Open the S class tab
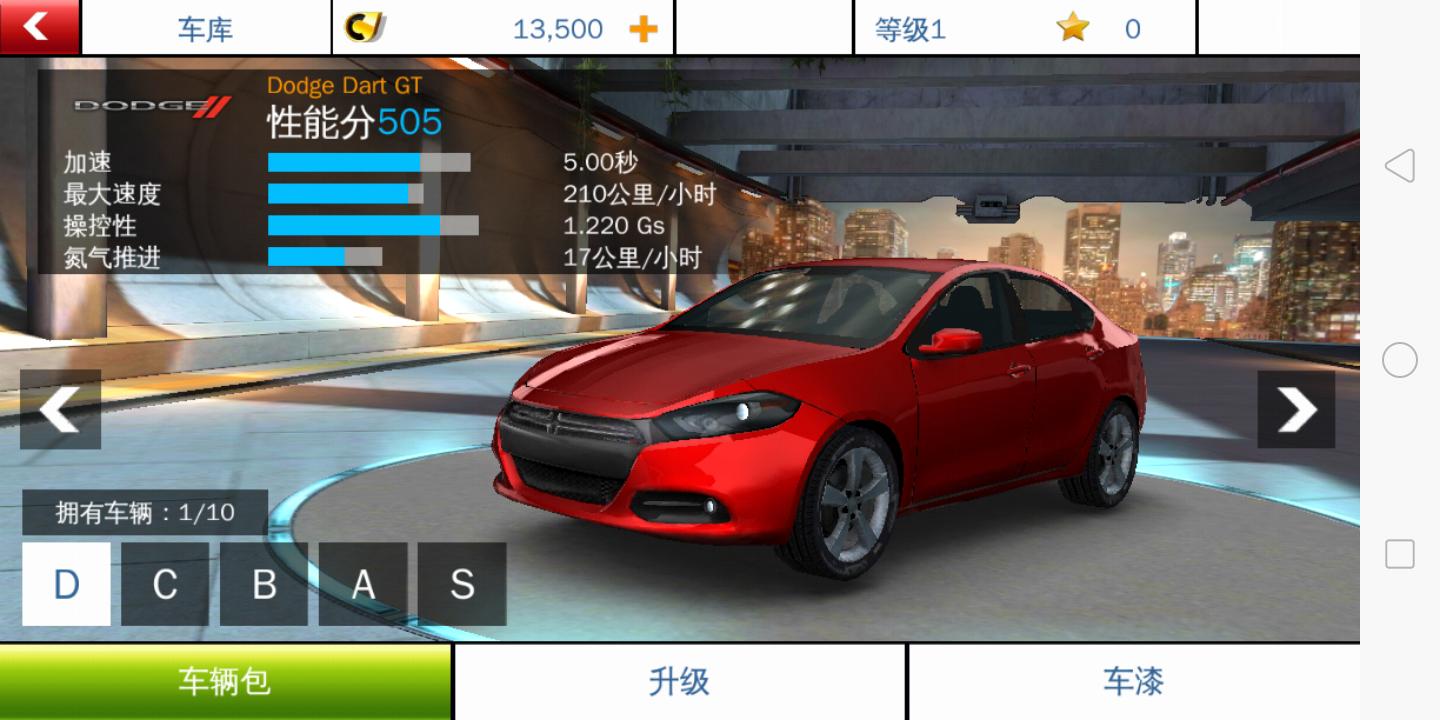The image size is (1440, 720). coord(462,584)
